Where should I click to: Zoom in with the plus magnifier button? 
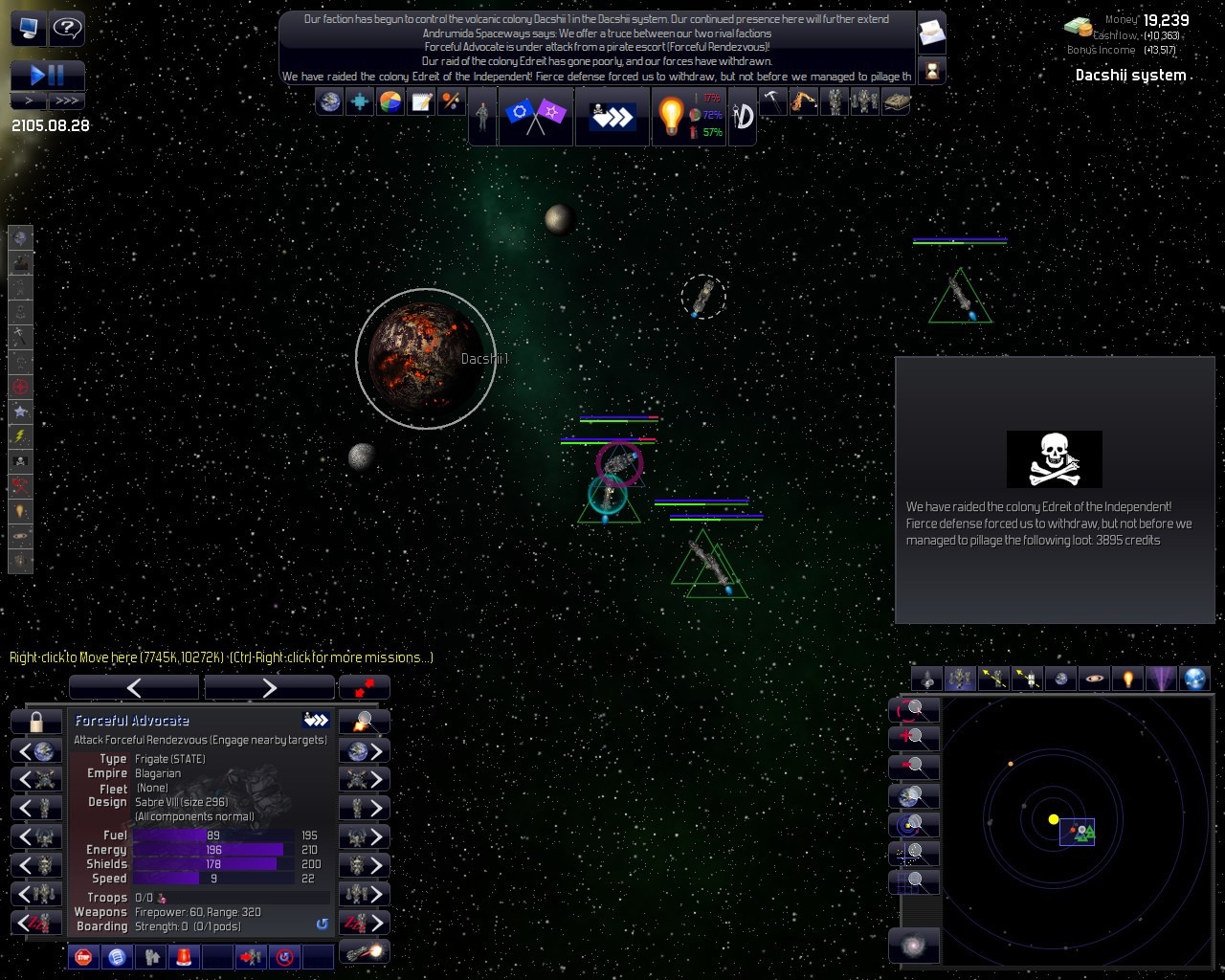(x=914, y=737)
